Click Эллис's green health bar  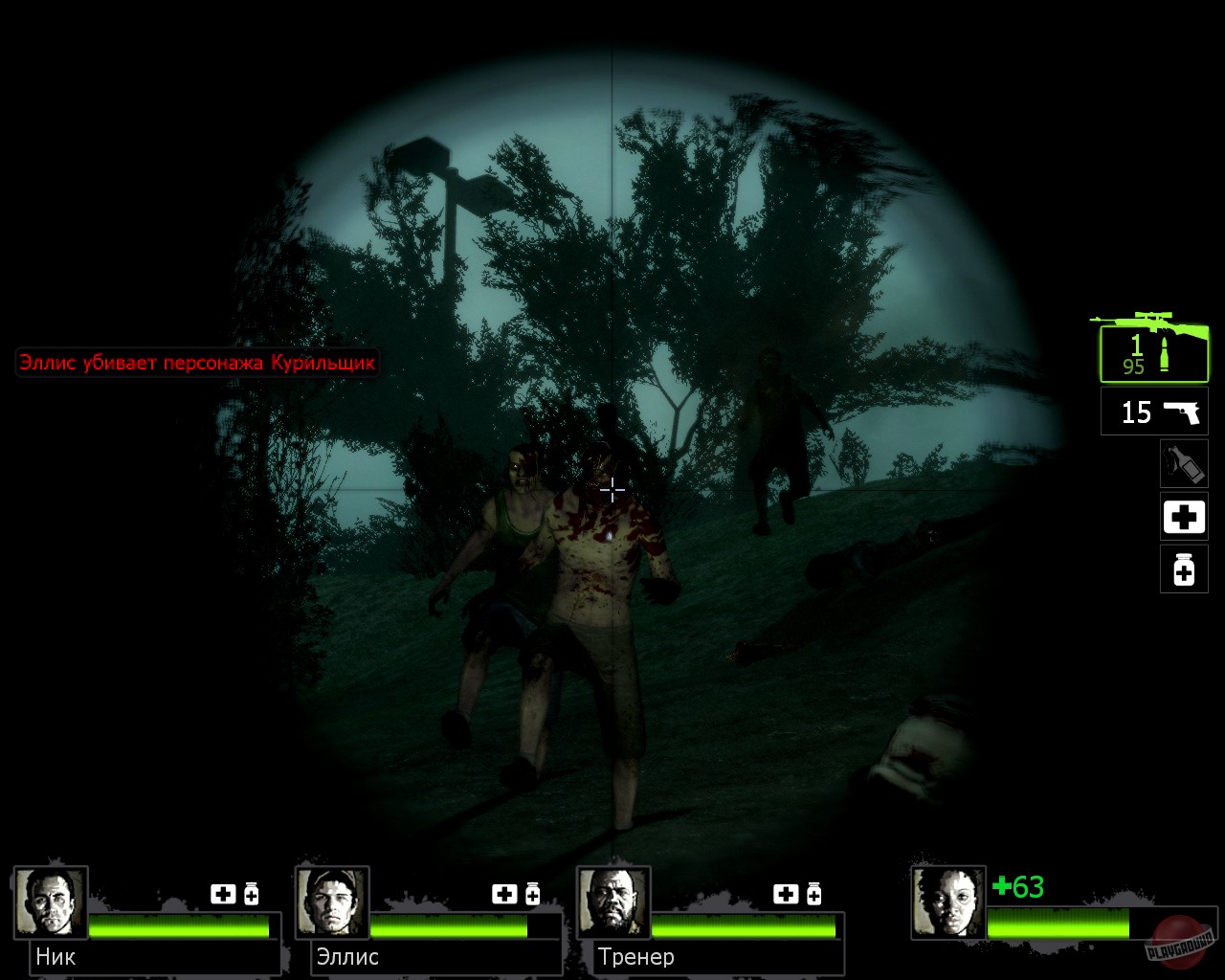(450, 926)
